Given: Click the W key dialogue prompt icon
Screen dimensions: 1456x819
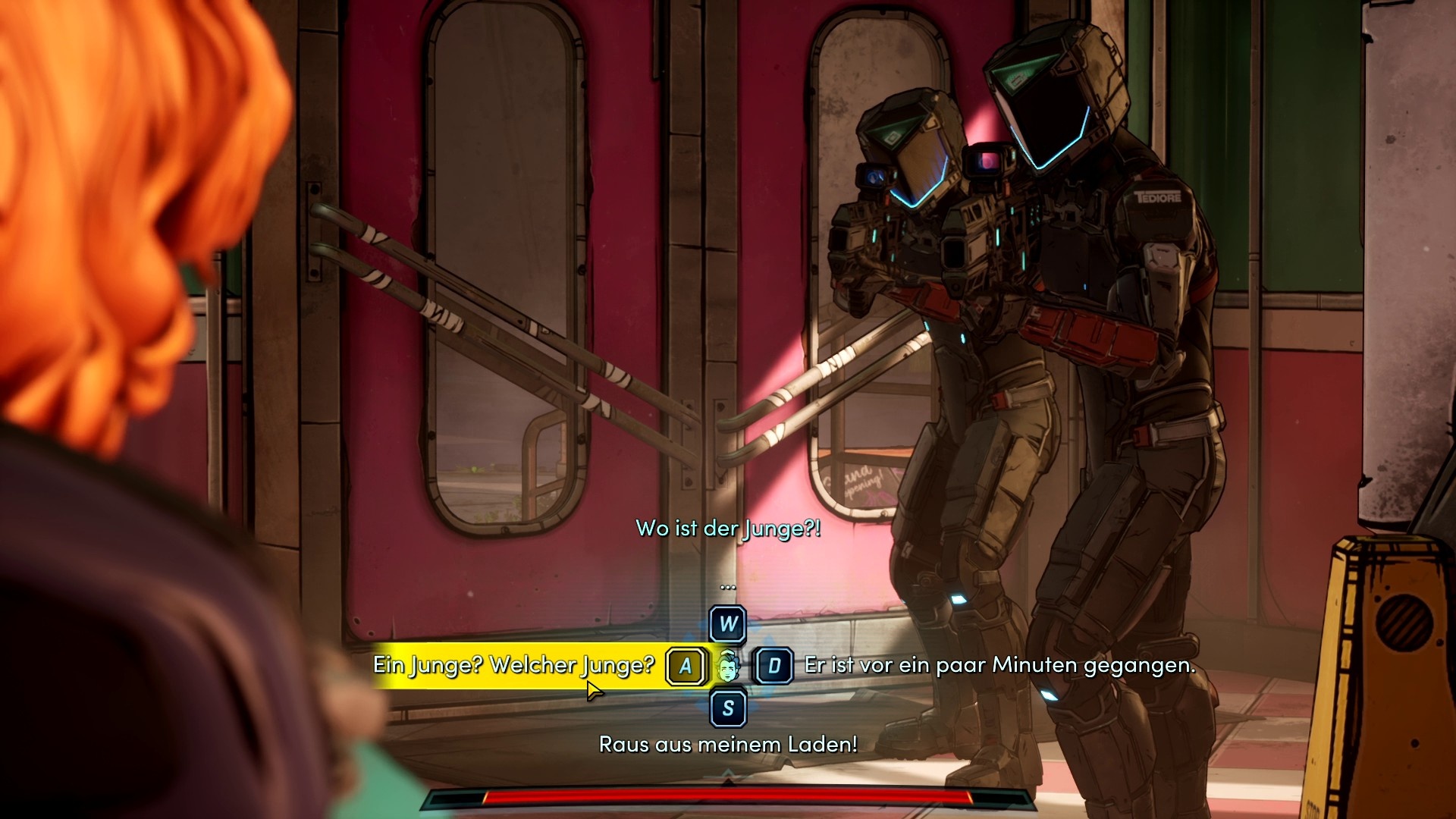Looking at the screenshot, I should coord(726,624).
